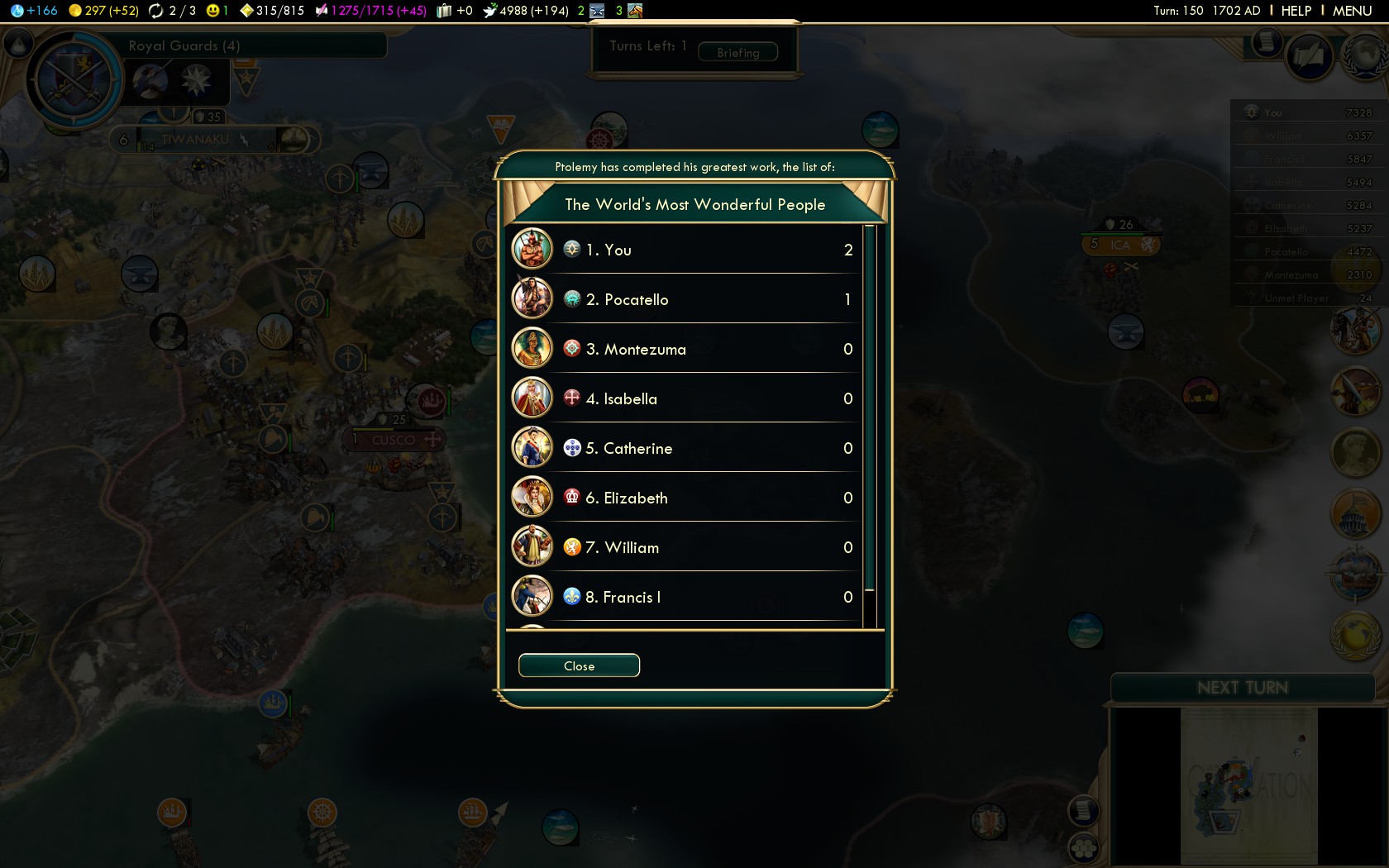Click the happiness smiley face icon

212,11
